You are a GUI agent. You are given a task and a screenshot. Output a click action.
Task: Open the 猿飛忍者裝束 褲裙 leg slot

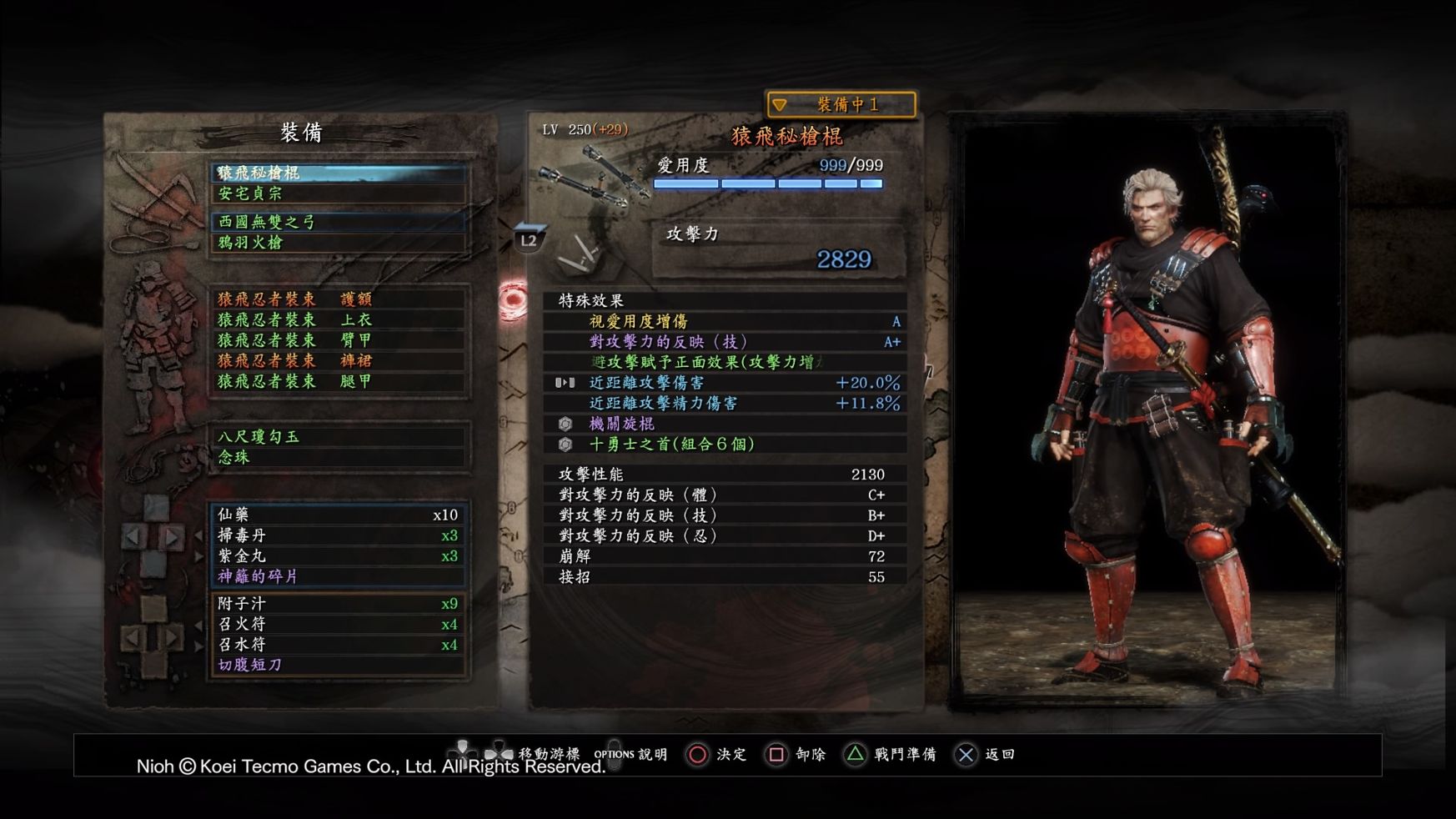[338, 361]
